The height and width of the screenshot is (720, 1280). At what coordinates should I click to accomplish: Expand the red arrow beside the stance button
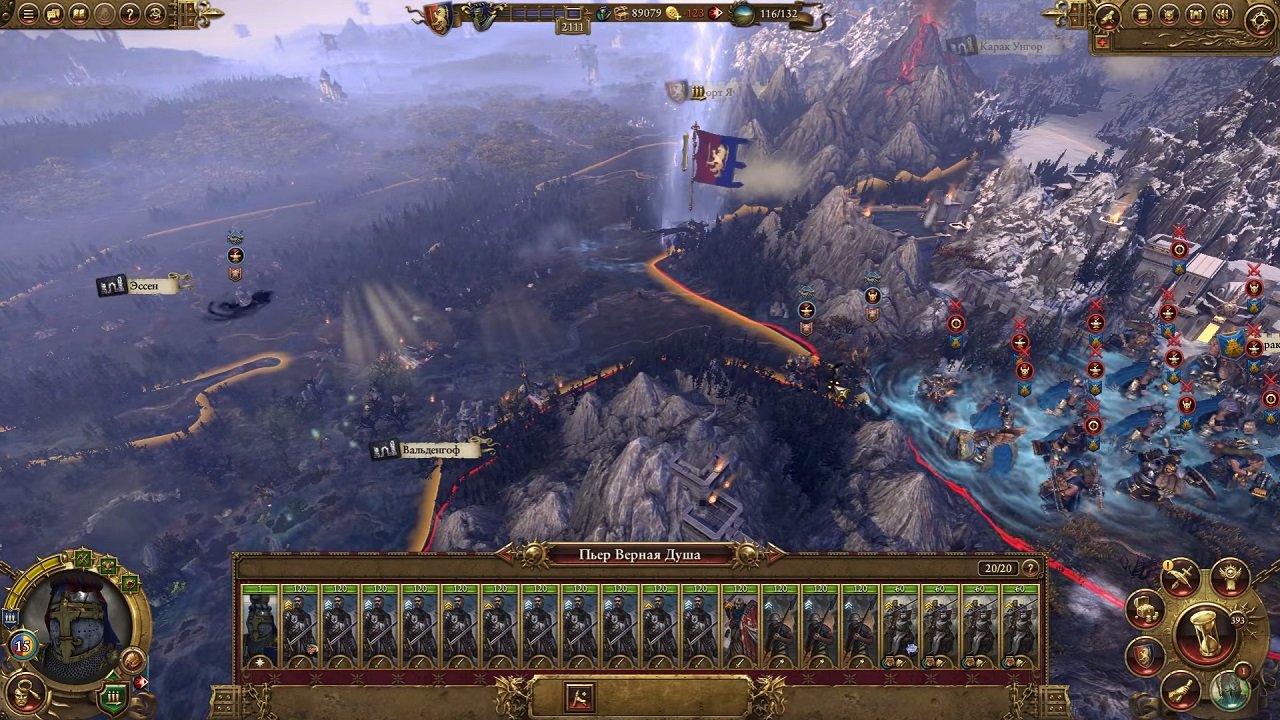[x=140, y=682]
